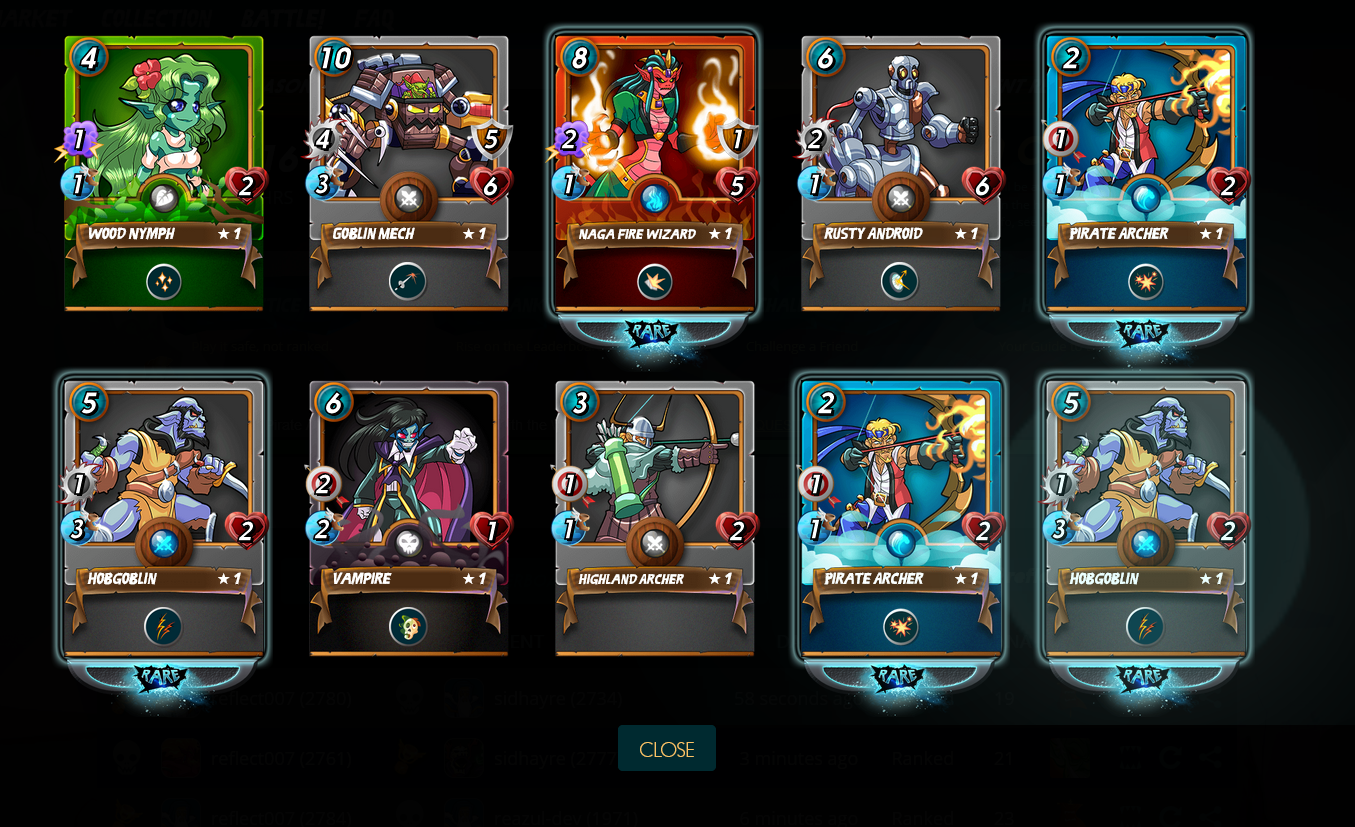1355x827 pixels.
Task: Inspect the Goblin Mech's ability icon
Action: [408, 282]
